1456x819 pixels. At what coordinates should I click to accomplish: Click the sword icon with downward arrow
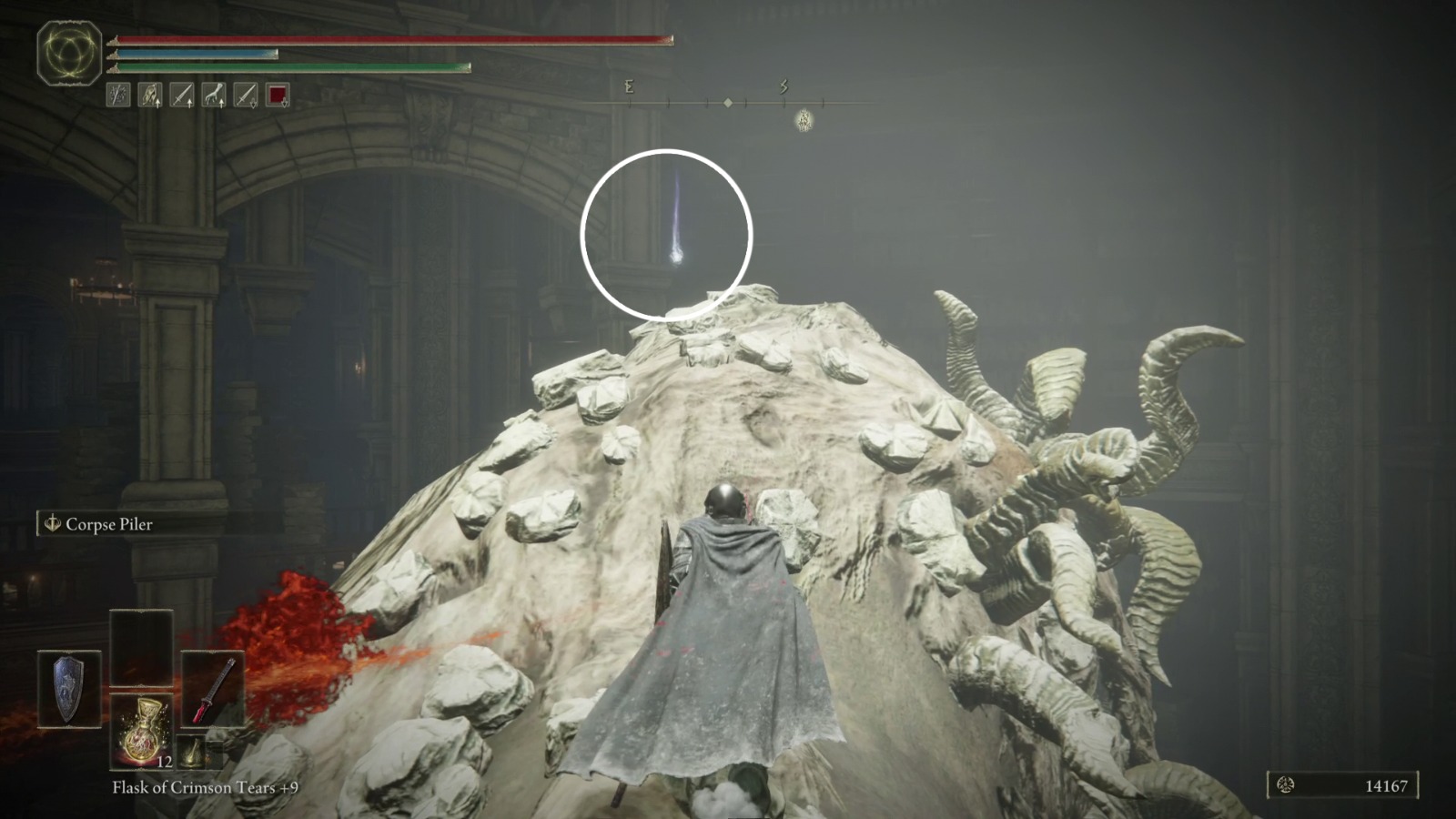(x=248, y=96)
